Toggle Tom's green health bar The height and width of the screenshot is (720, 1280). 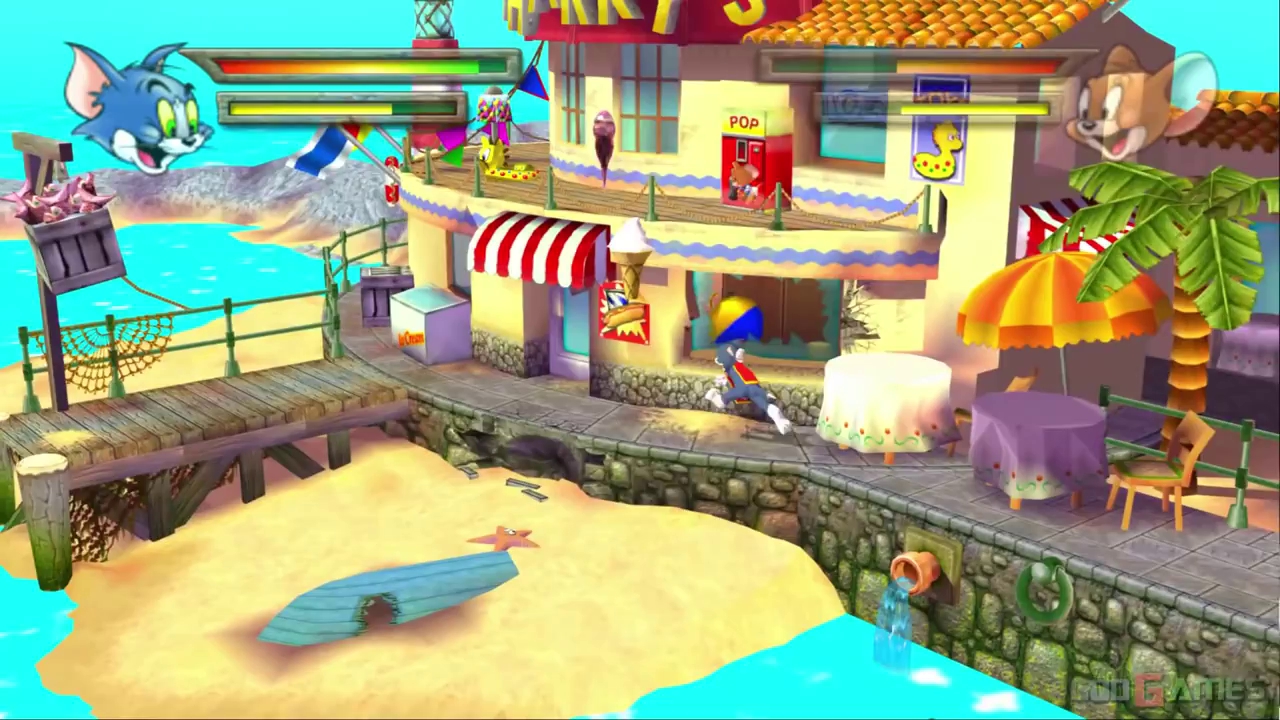tap(350, 67)
